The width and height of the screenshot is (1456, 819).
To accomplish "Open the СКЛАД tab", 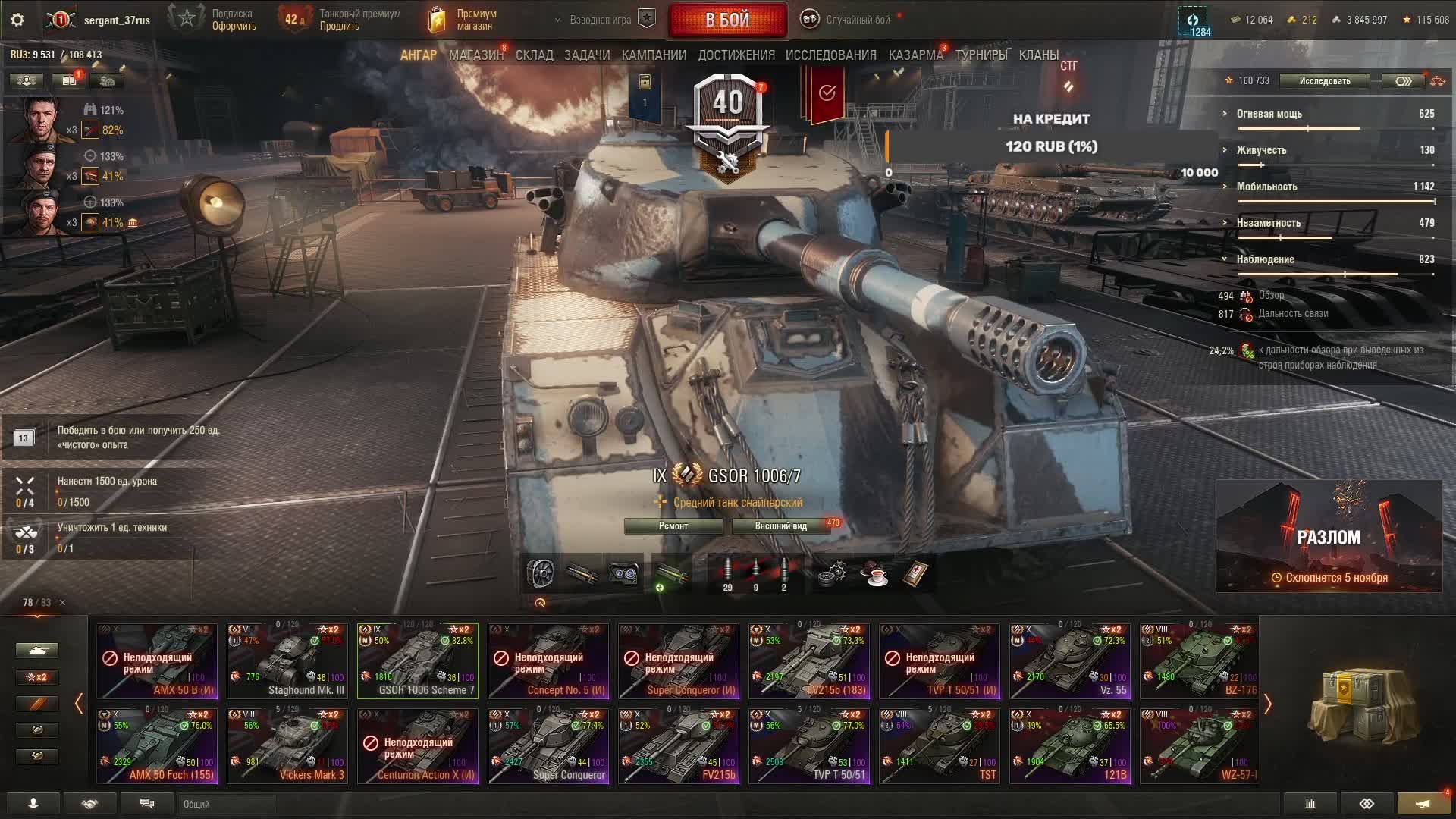I will coord(535,55).
